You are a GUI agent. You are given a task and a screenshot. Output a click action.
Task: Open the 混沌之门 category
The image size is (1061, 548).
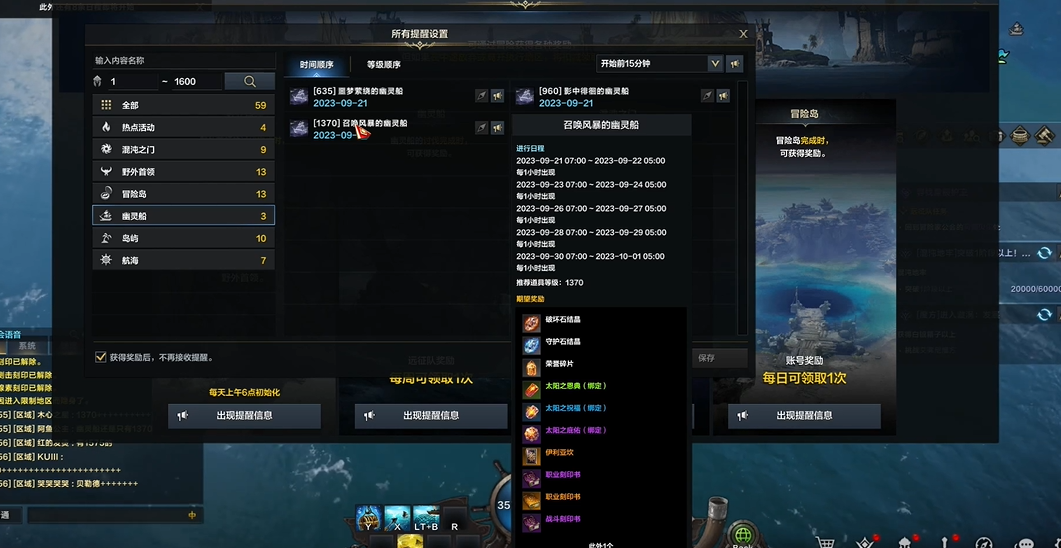pyautogui.click(x=184, y=149)
